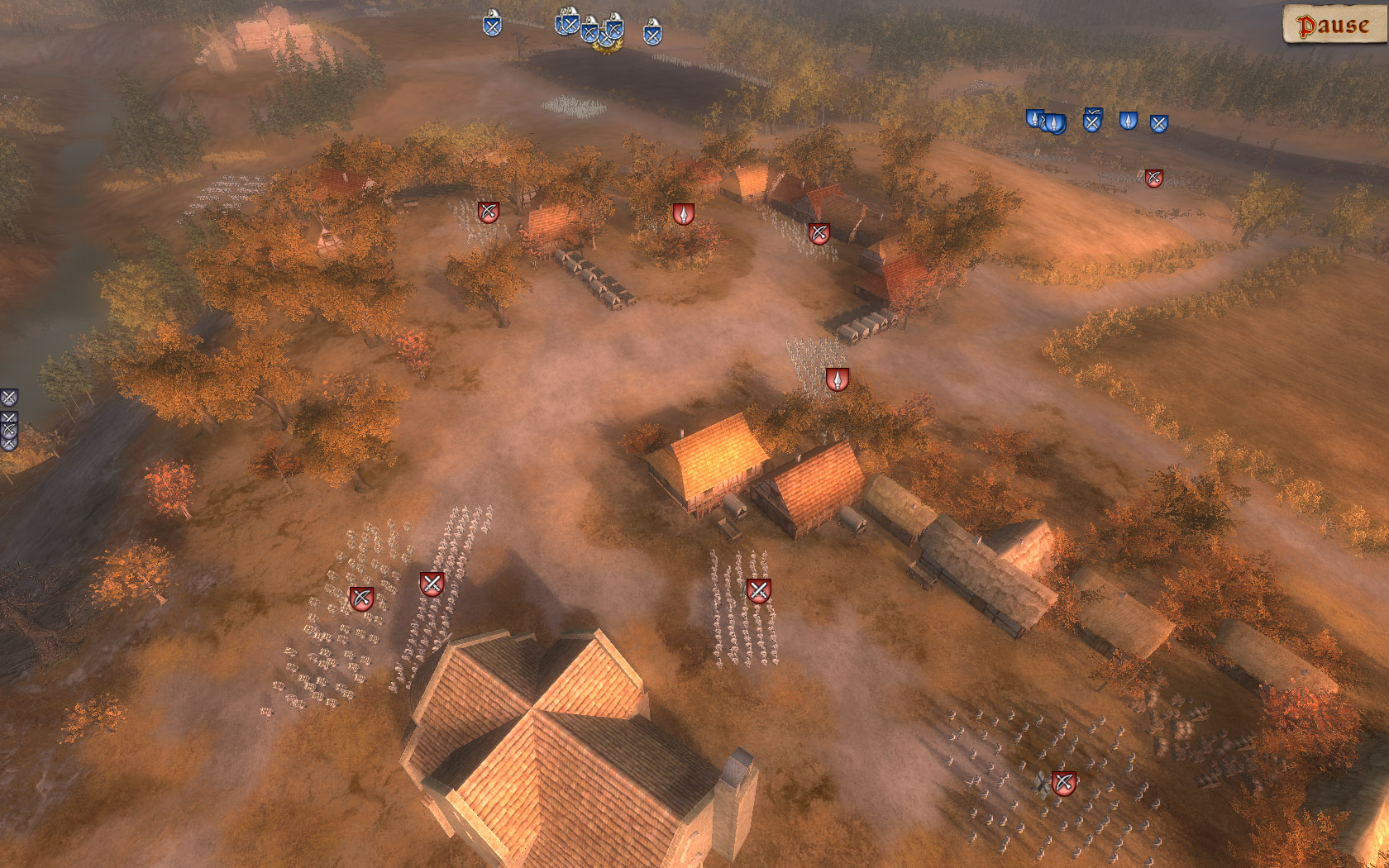Select the red crossed-swords banner by the burning-roofed houses
The image size is (1389, 868).
pyautogui.click(x=818, y=232)
